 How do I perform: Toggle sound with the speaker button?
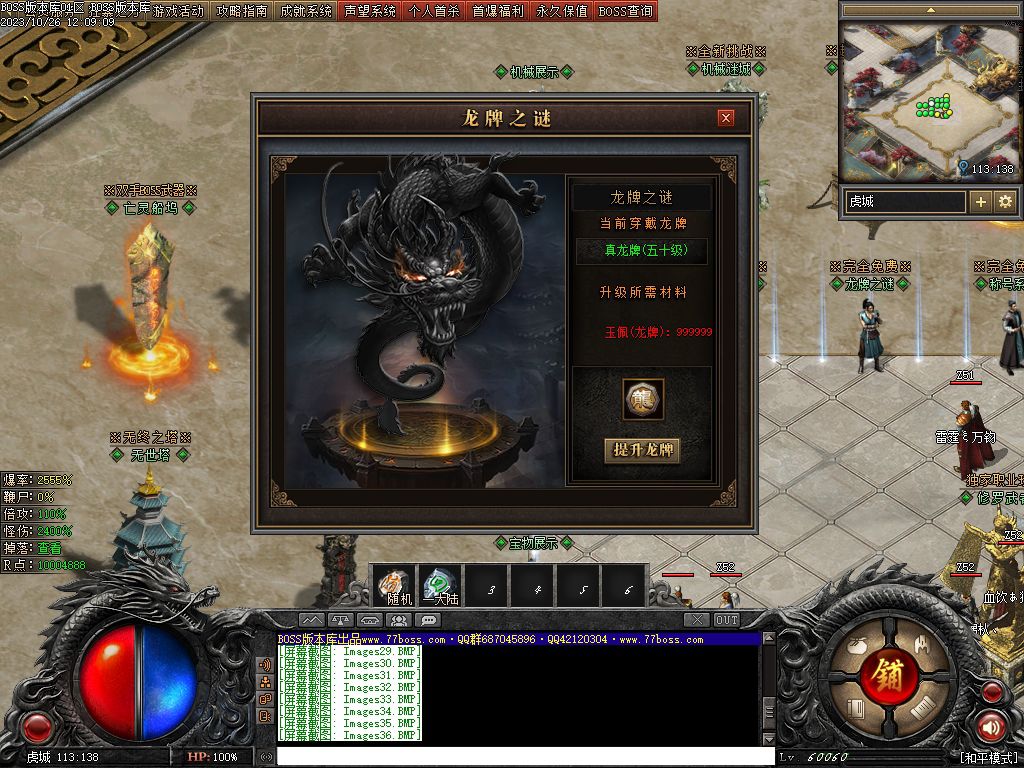click(x=992, y=726)
